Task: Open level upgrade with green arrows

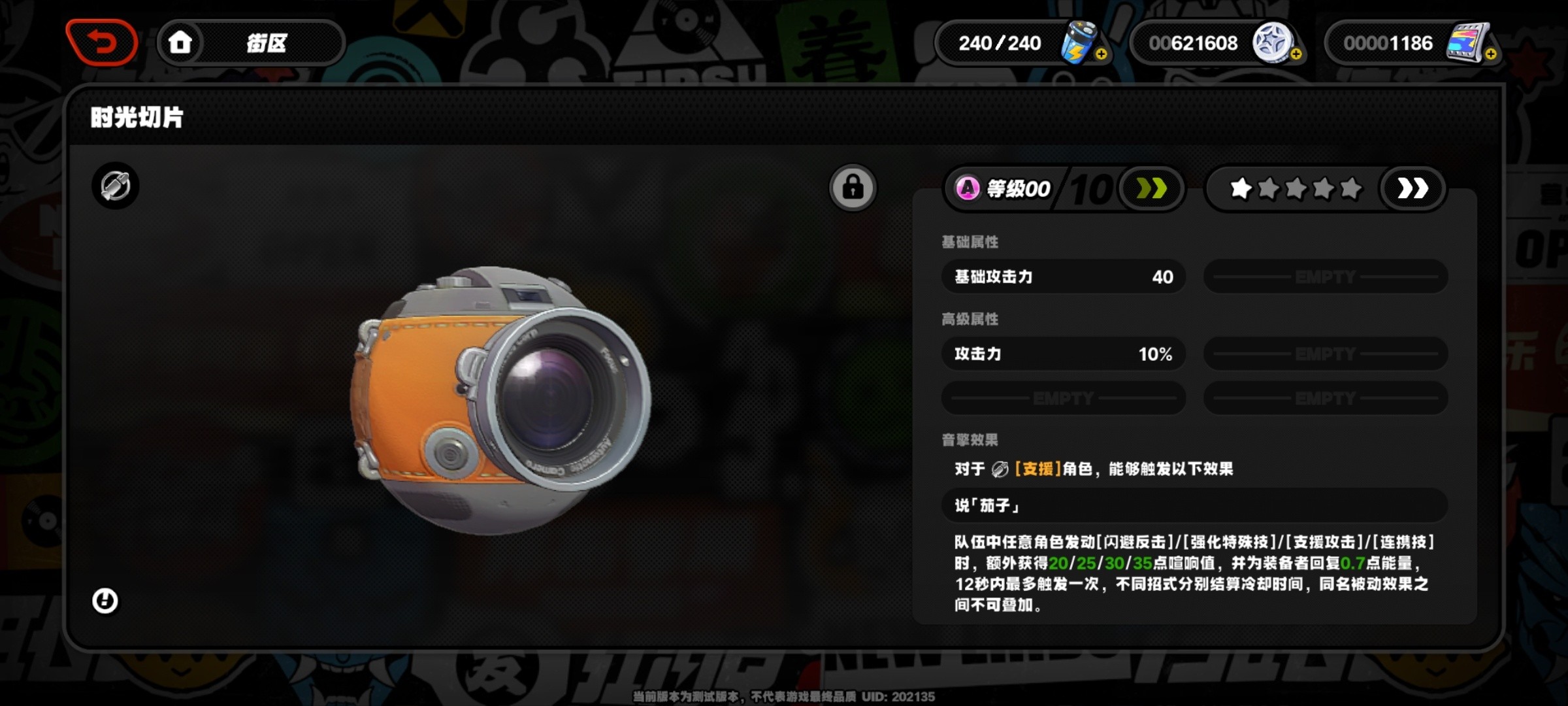Action: pyautogui.click(x=1151, y=189)
